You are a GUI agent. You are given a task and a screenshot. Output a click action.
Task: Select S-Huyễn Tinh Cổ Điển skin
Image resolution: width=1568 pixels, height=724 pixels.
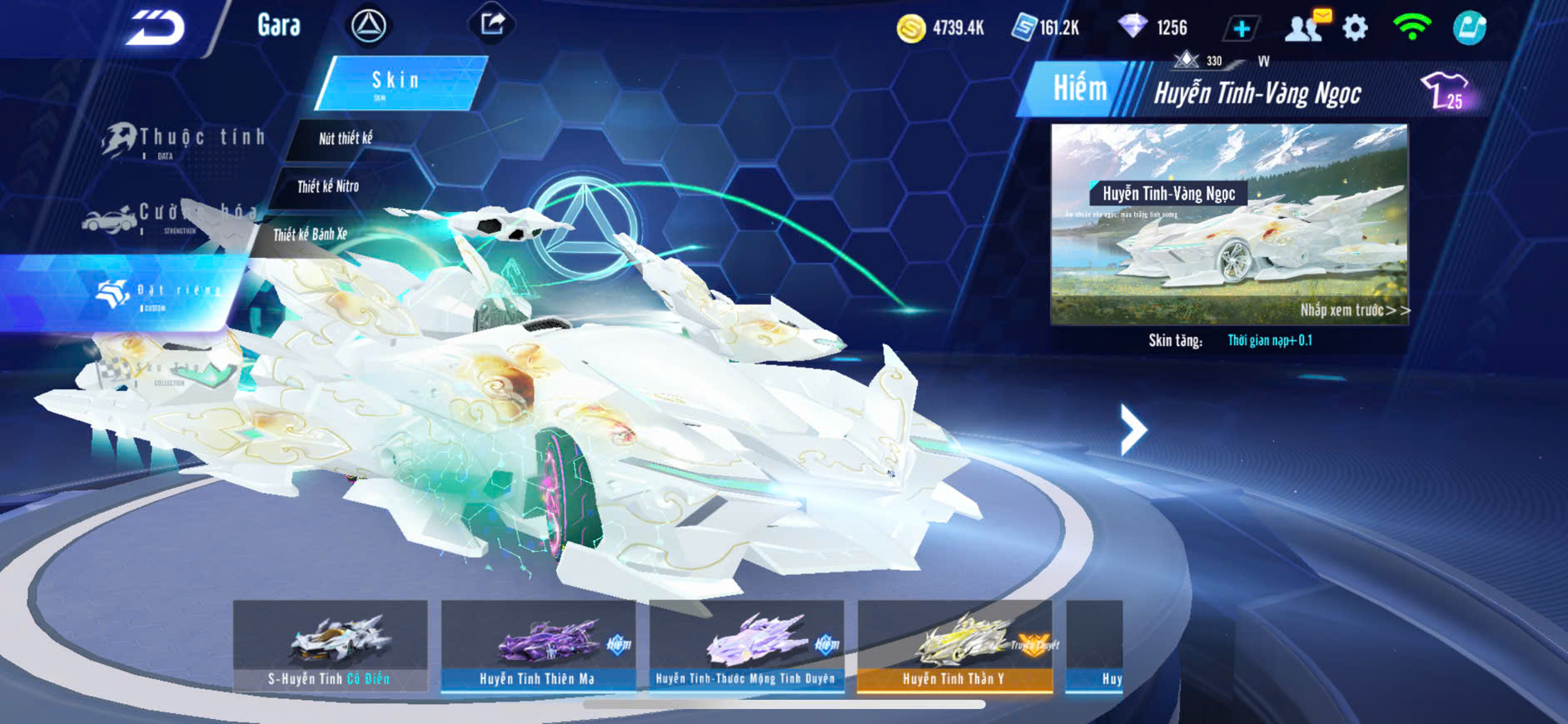(x=330, y=646)
